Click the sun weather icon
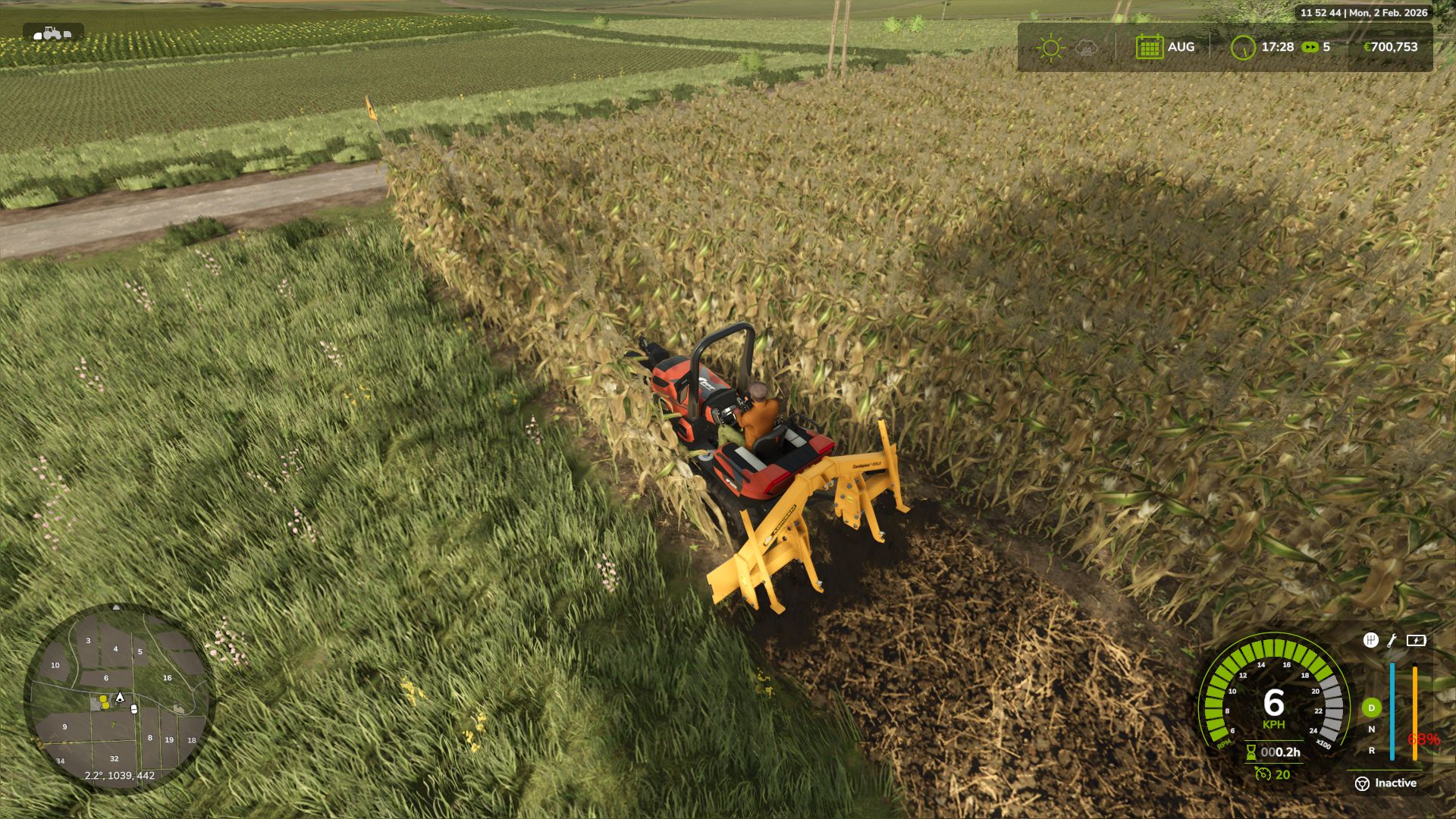Screen dimensions: 1456x819 click(1050, 47)
